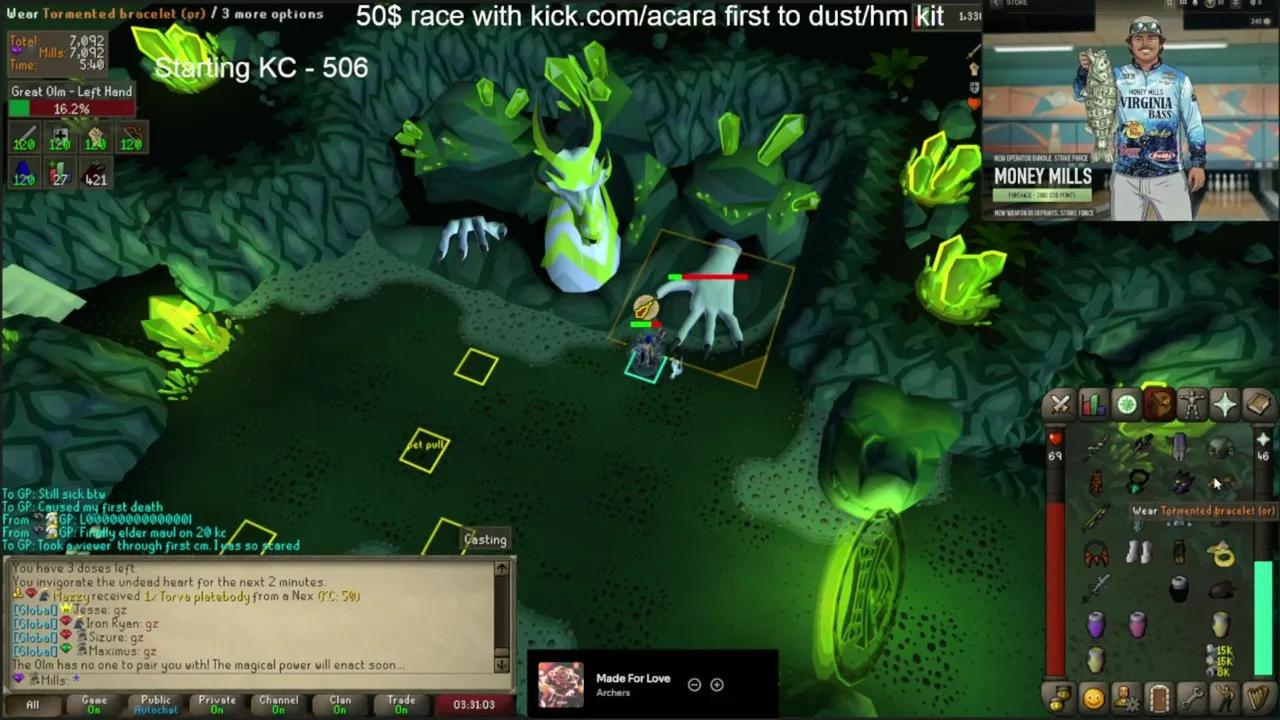1280x720 pixels.
Task: Select the Channel chat tab
Action: pos(278,704)
